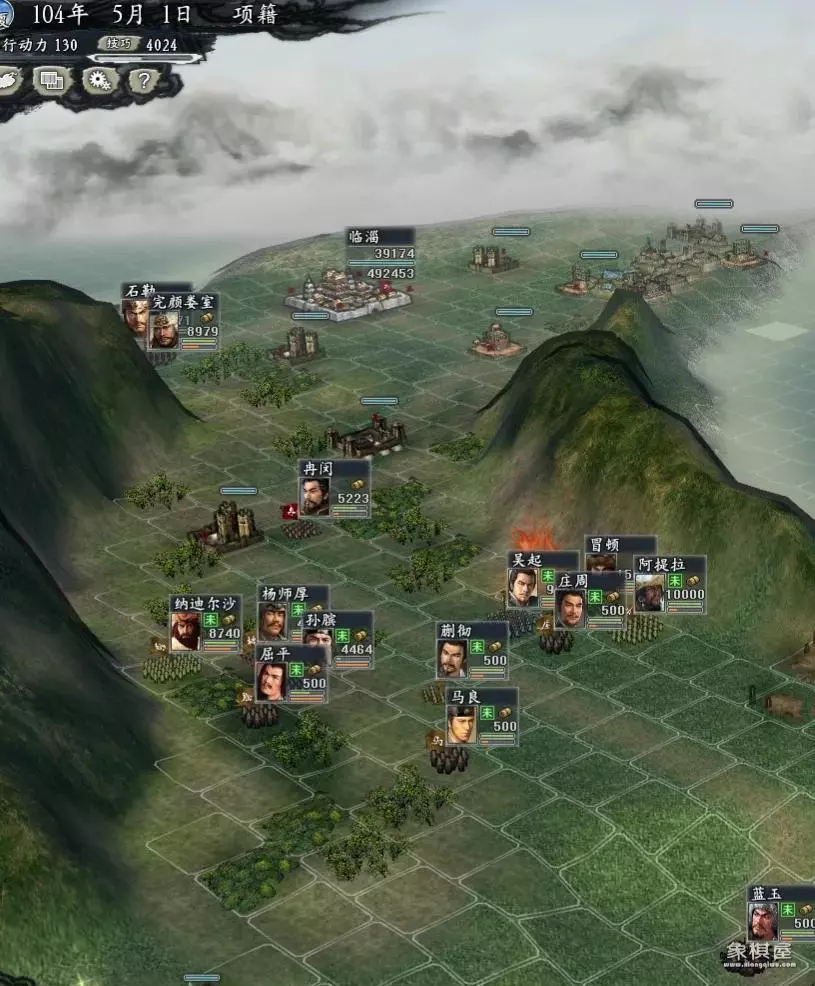Image resolution: width=815 pixels, height=986 pixels.
Task: Select 蓝玉's unit card
Action: (x=780, y=914)
